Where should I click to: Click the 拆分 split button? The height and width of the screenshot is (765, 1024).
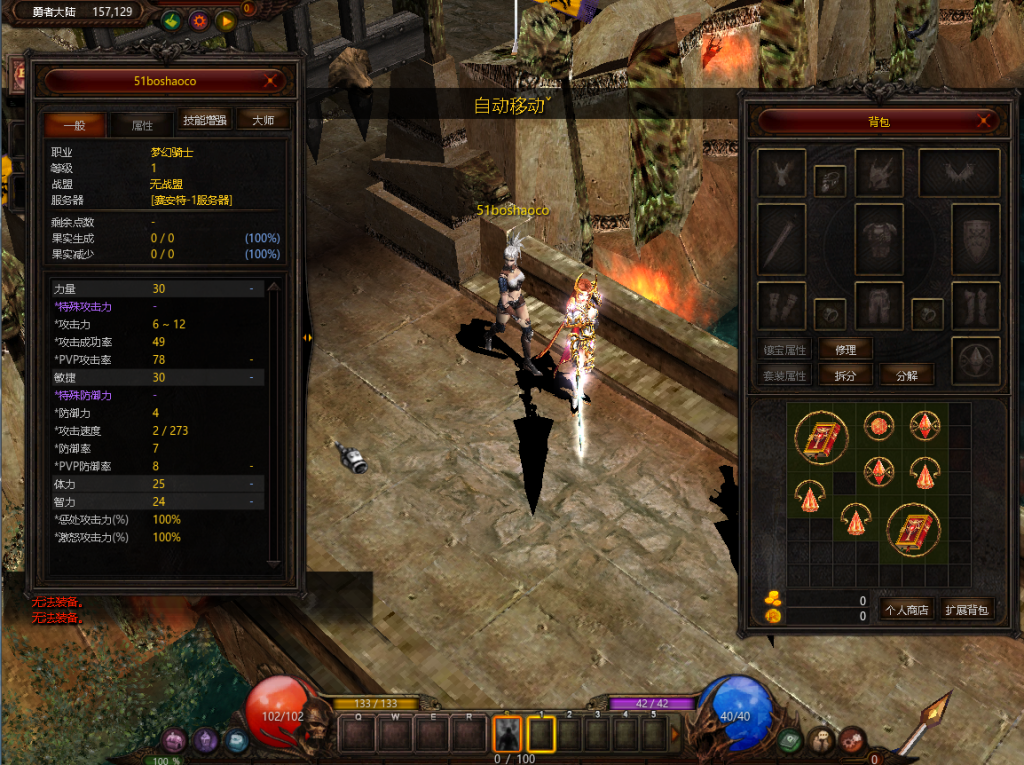click(x=845, y=375)
